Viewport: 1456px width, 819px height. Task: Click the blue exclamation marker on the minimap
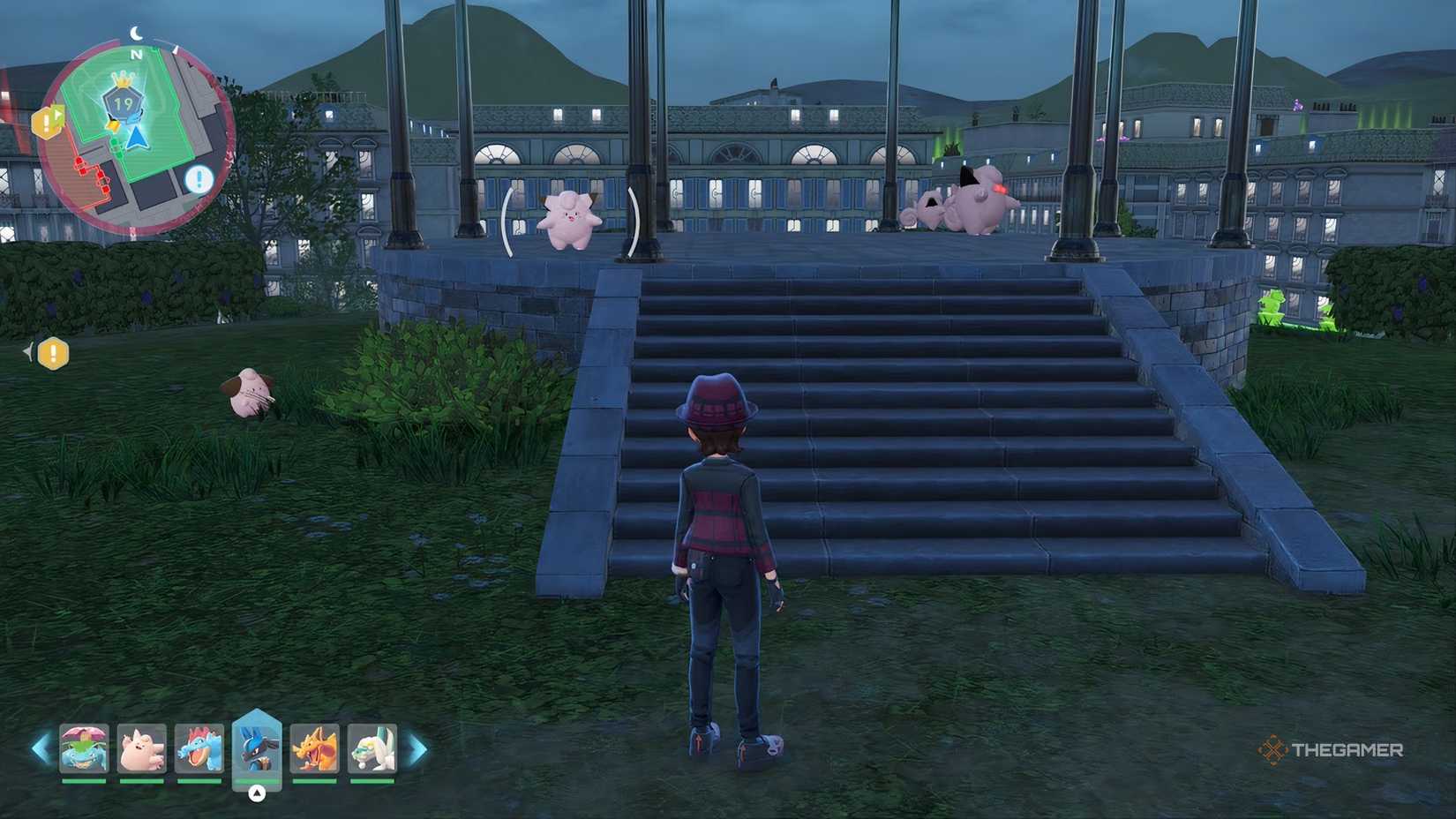[x=199, y=178]
